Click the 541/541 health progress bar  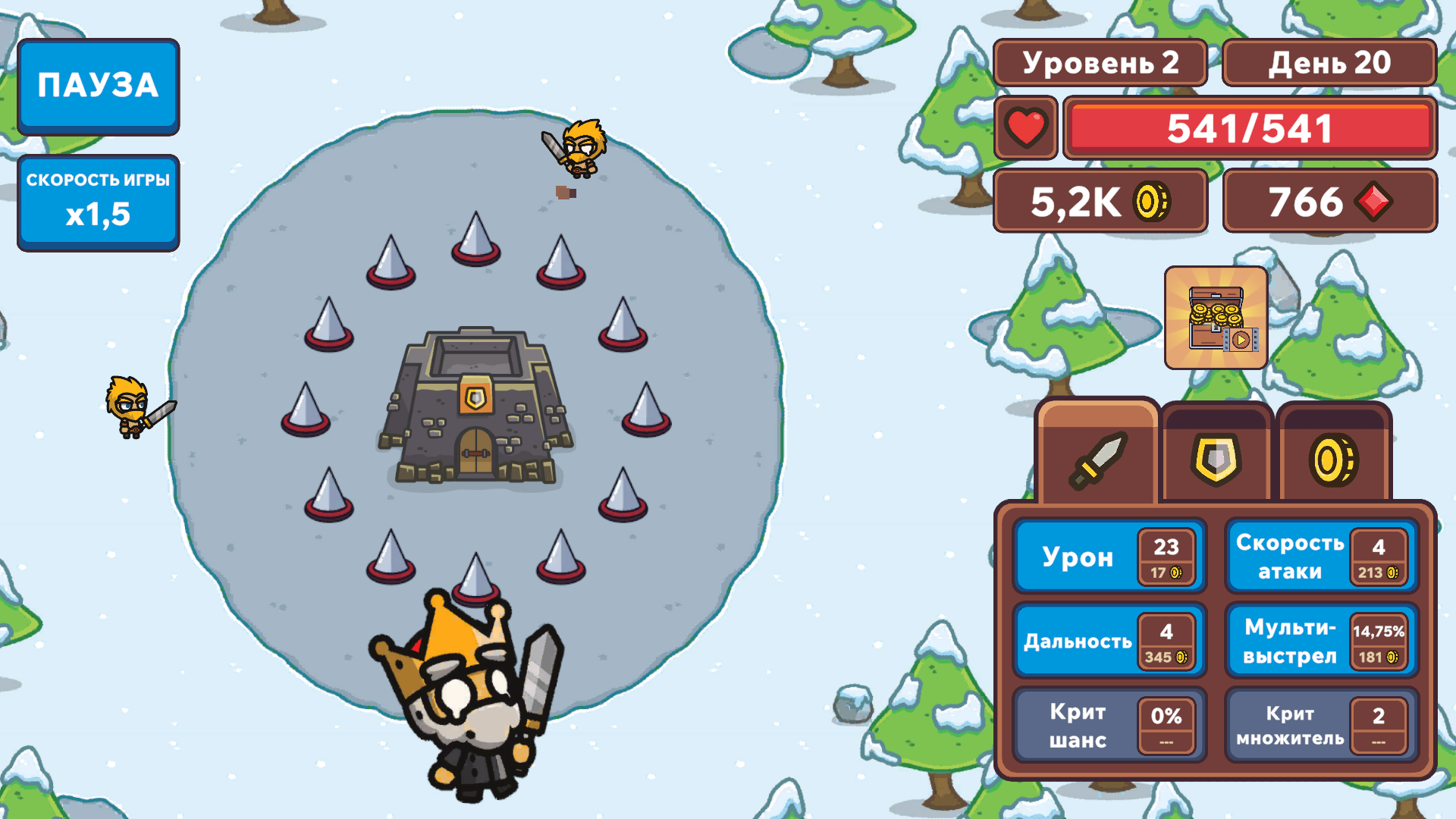[x=1250, y=129]
